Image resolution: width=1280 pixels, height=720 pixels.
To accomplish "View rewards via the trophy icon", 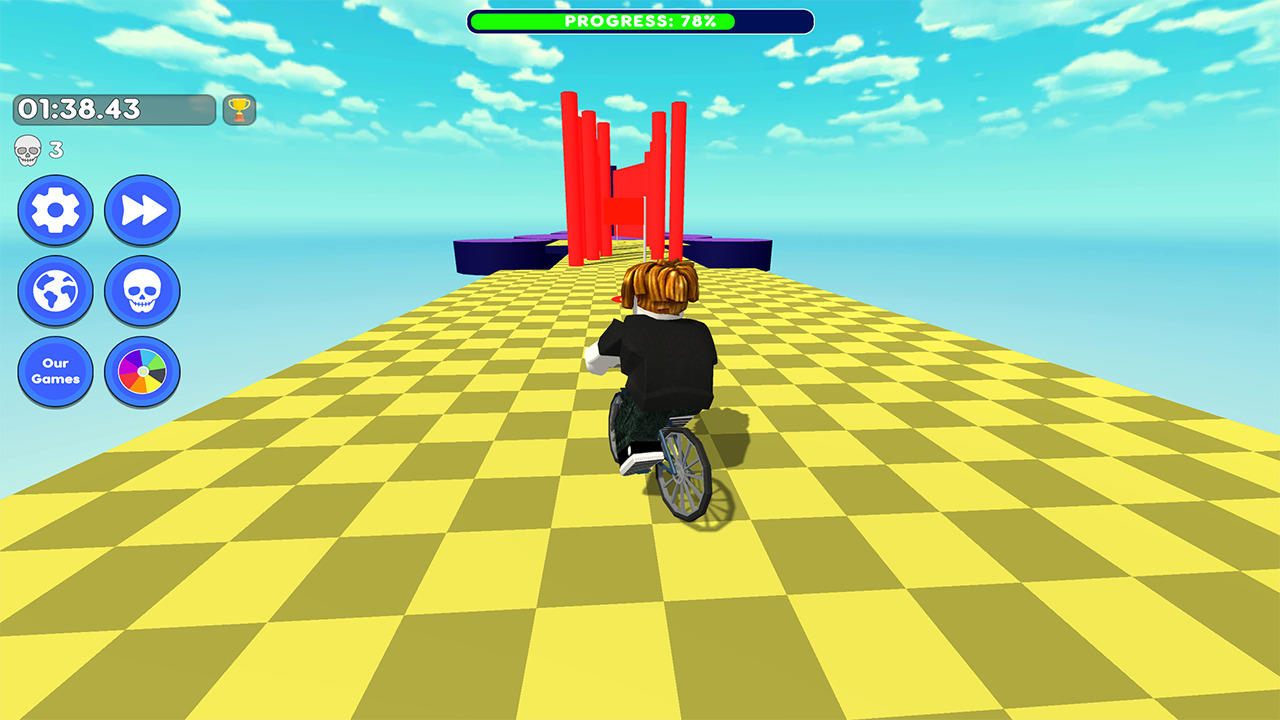I will point(238,111).
